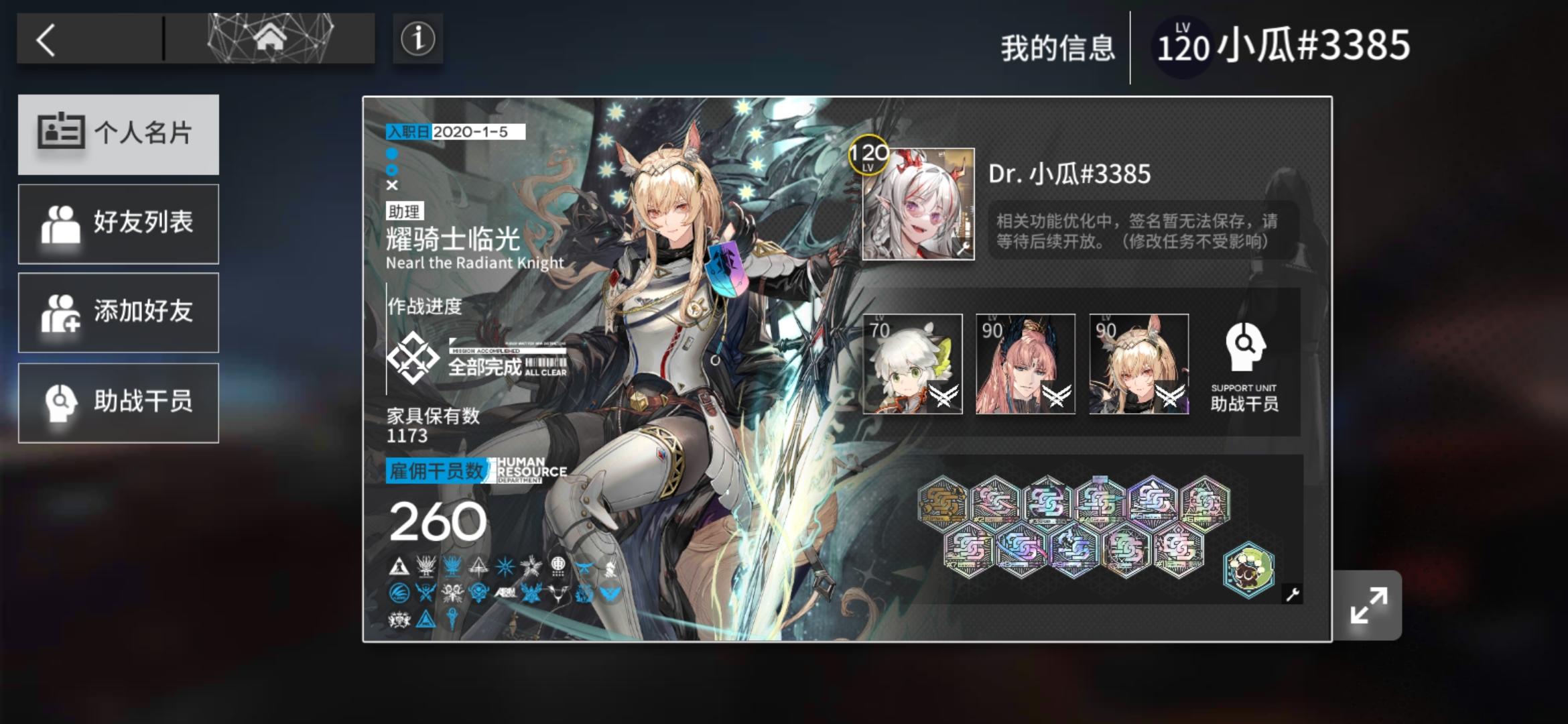Image resolution: width=1568 pixels, height=724 pixels.
Task: Select the level 70 support operator portrait
Action: 912,364
